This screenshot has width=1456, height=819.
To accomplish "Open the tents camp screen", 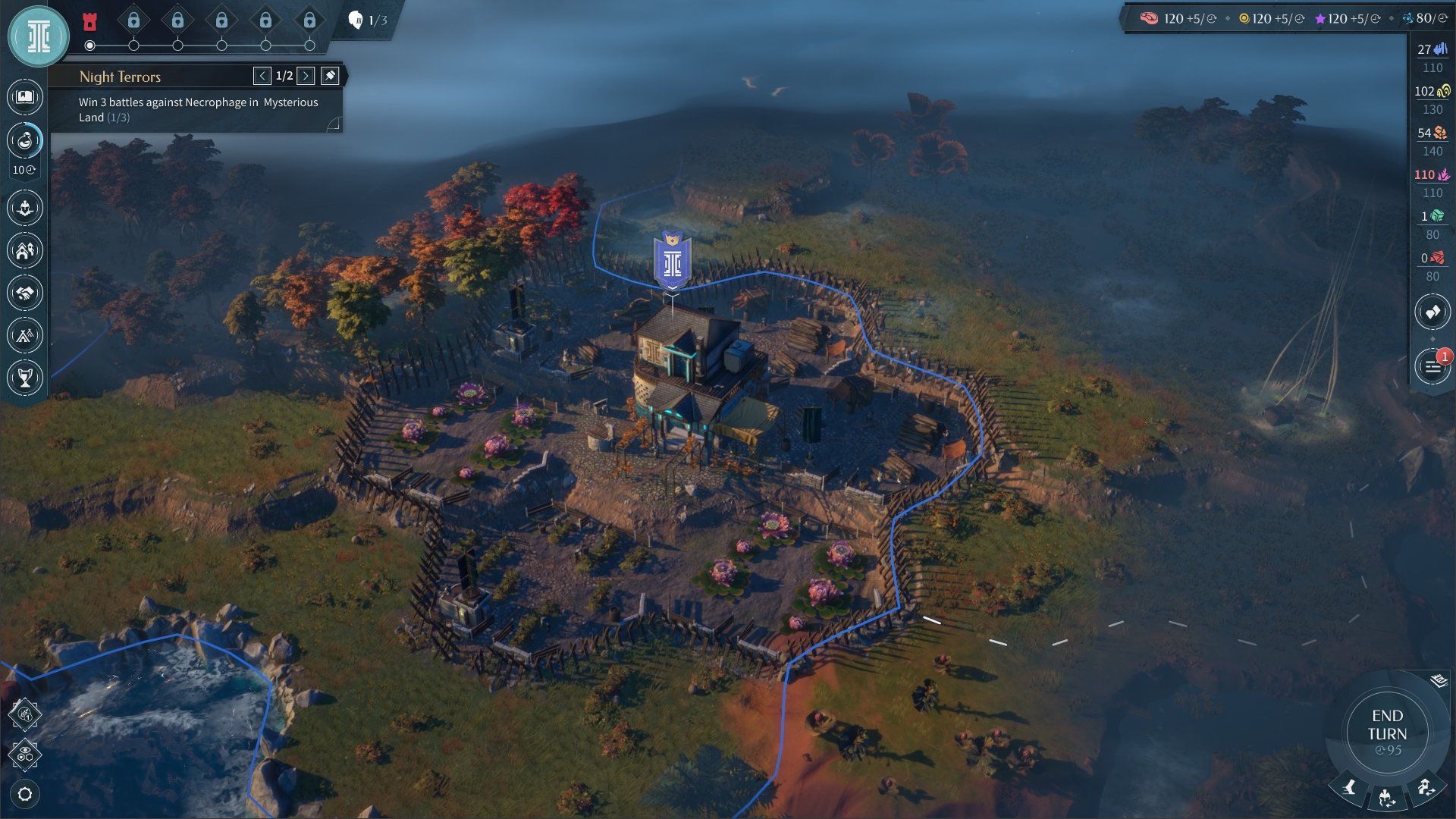I will click(x=25, y=335).
